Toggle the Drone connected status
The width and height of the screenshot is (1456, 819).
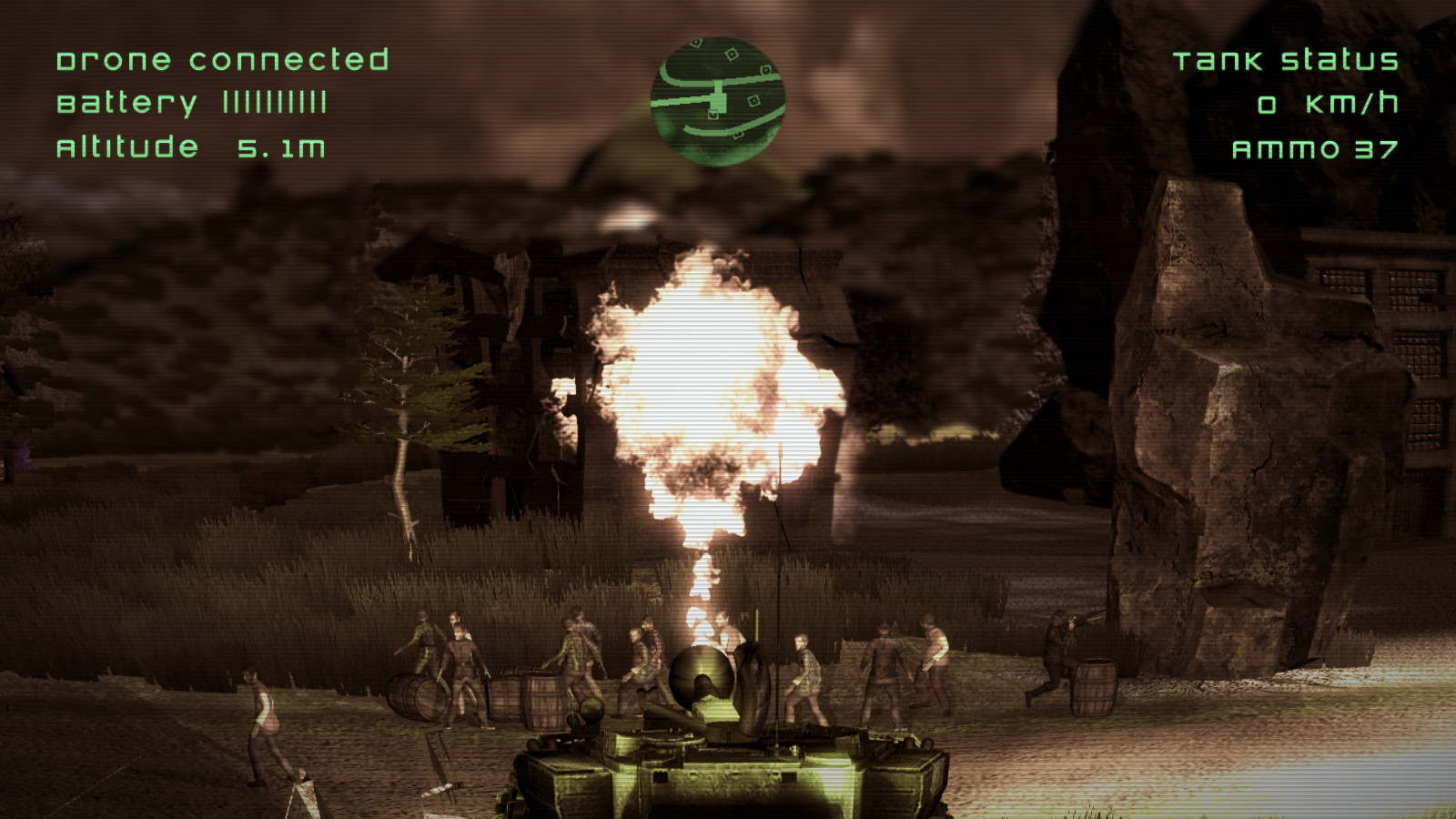tap(223, 62)
